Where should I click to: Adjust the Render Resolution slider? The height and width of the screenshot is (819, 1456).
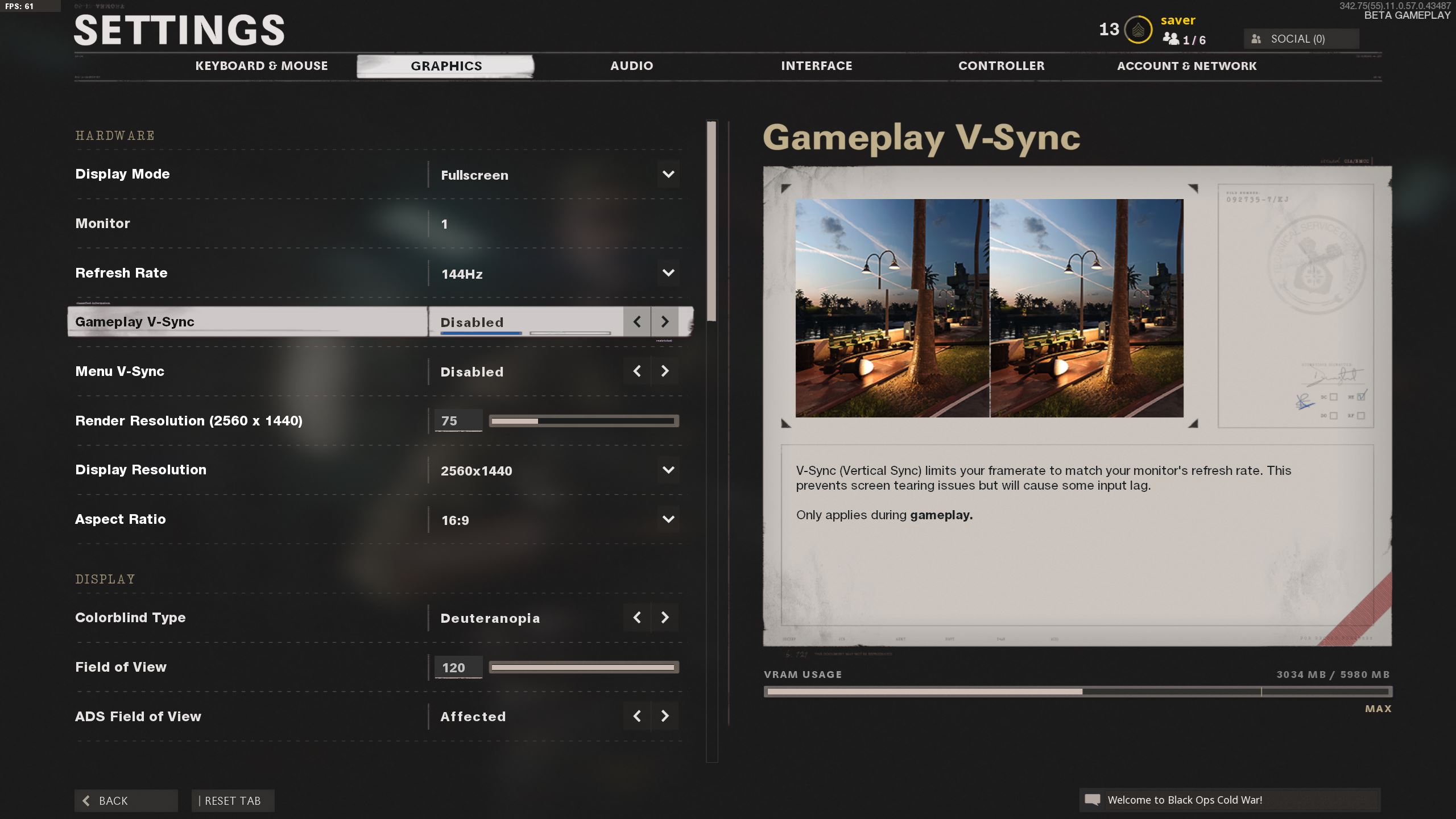point(584,421)
